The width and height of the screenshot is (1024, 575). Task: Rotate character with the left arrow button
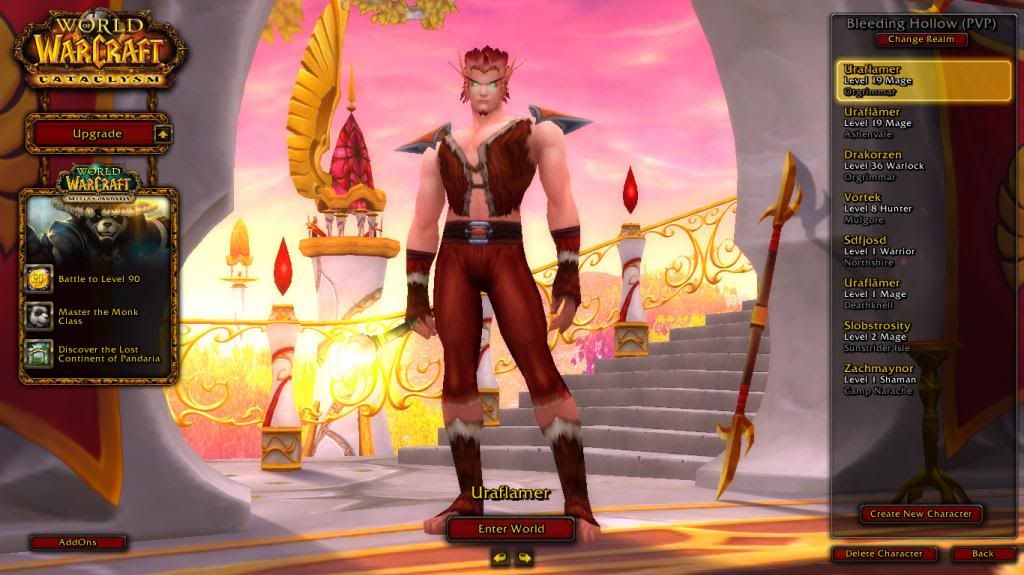coord(500,558)
